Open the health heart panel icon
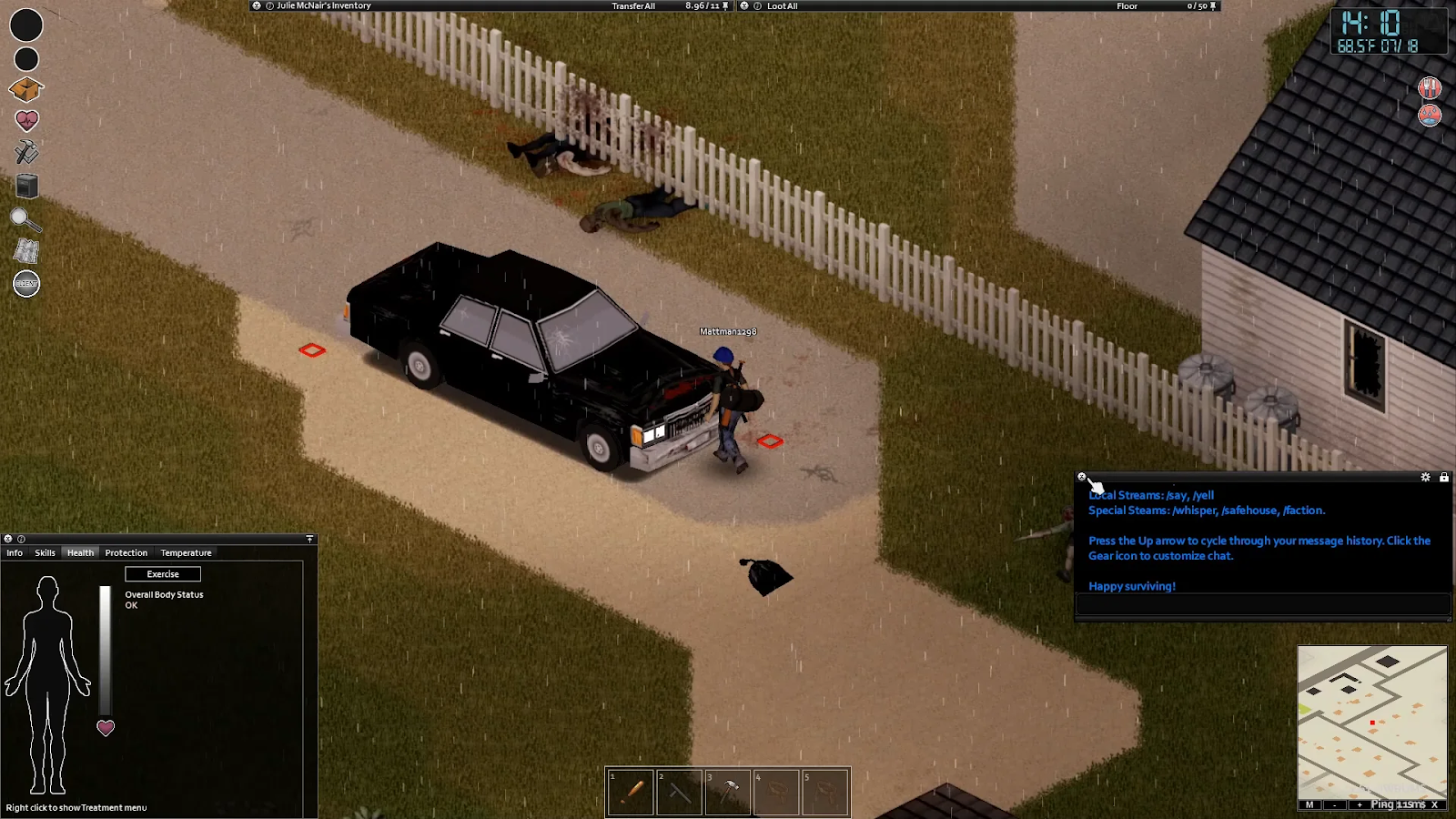Viewport: 1456px width, 819px height. tap(26, 120)
